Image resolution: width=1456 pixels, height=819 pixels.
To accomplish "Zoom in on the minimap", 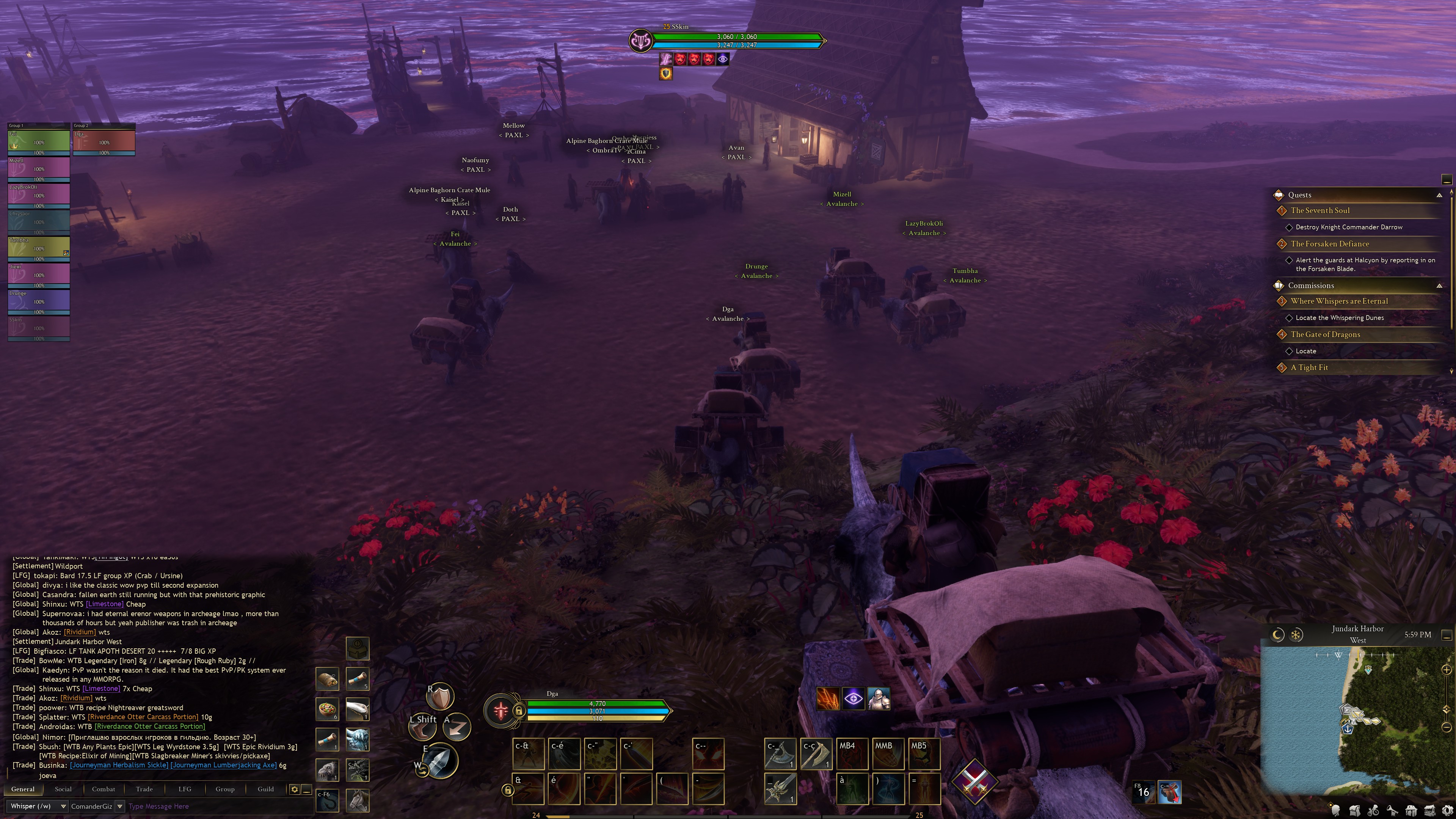I will [x=1447, y=670].
